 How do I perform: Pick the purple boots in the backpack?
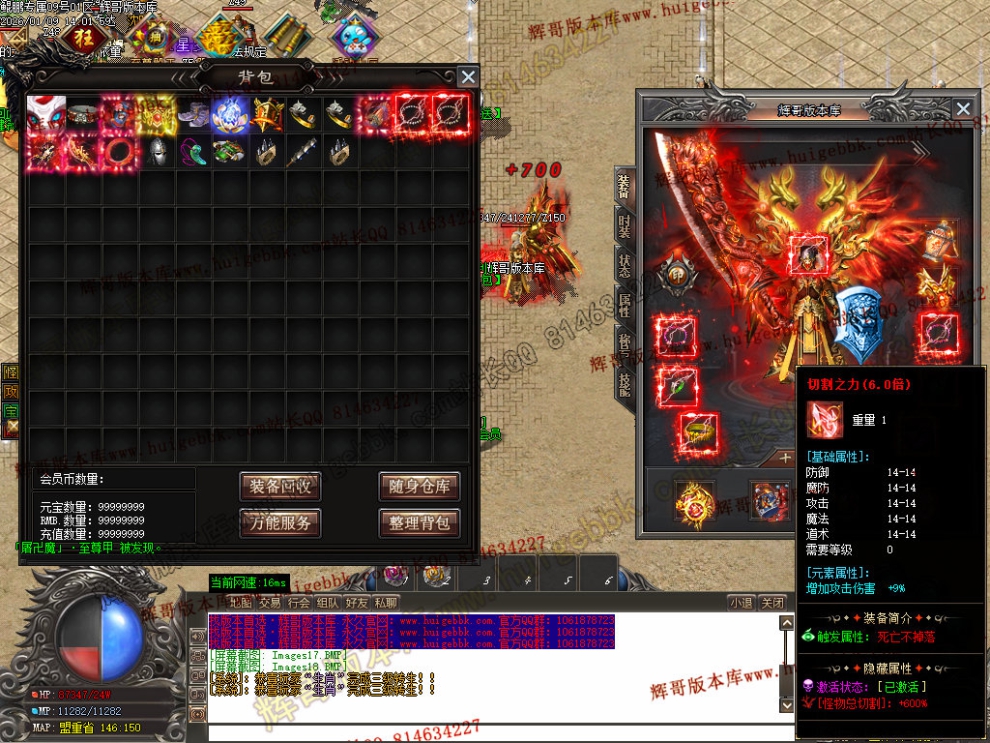pos(193,115)
